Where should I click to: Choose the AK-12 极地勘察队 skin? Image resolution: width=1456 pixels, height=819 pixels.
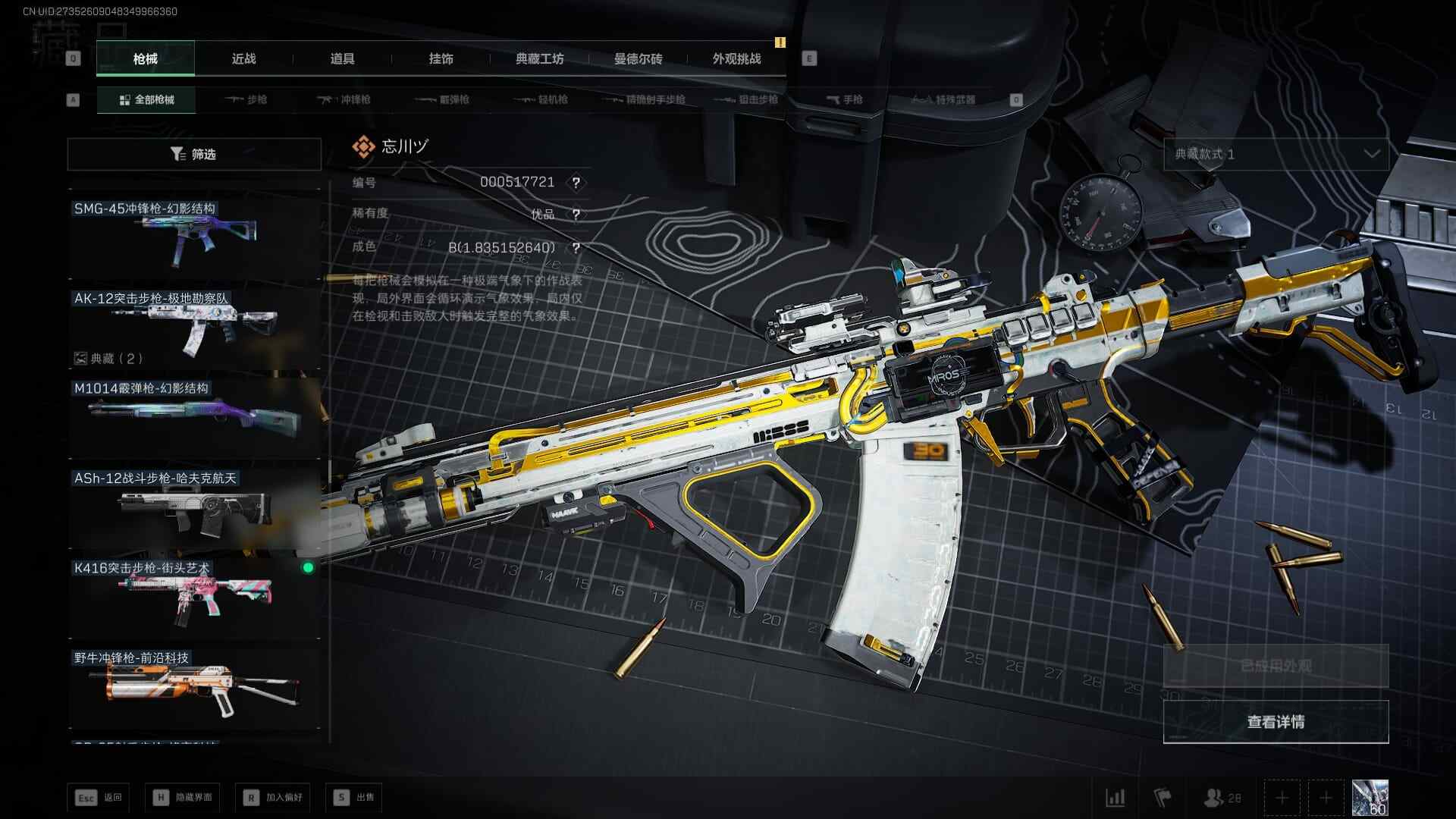[194, 326]
